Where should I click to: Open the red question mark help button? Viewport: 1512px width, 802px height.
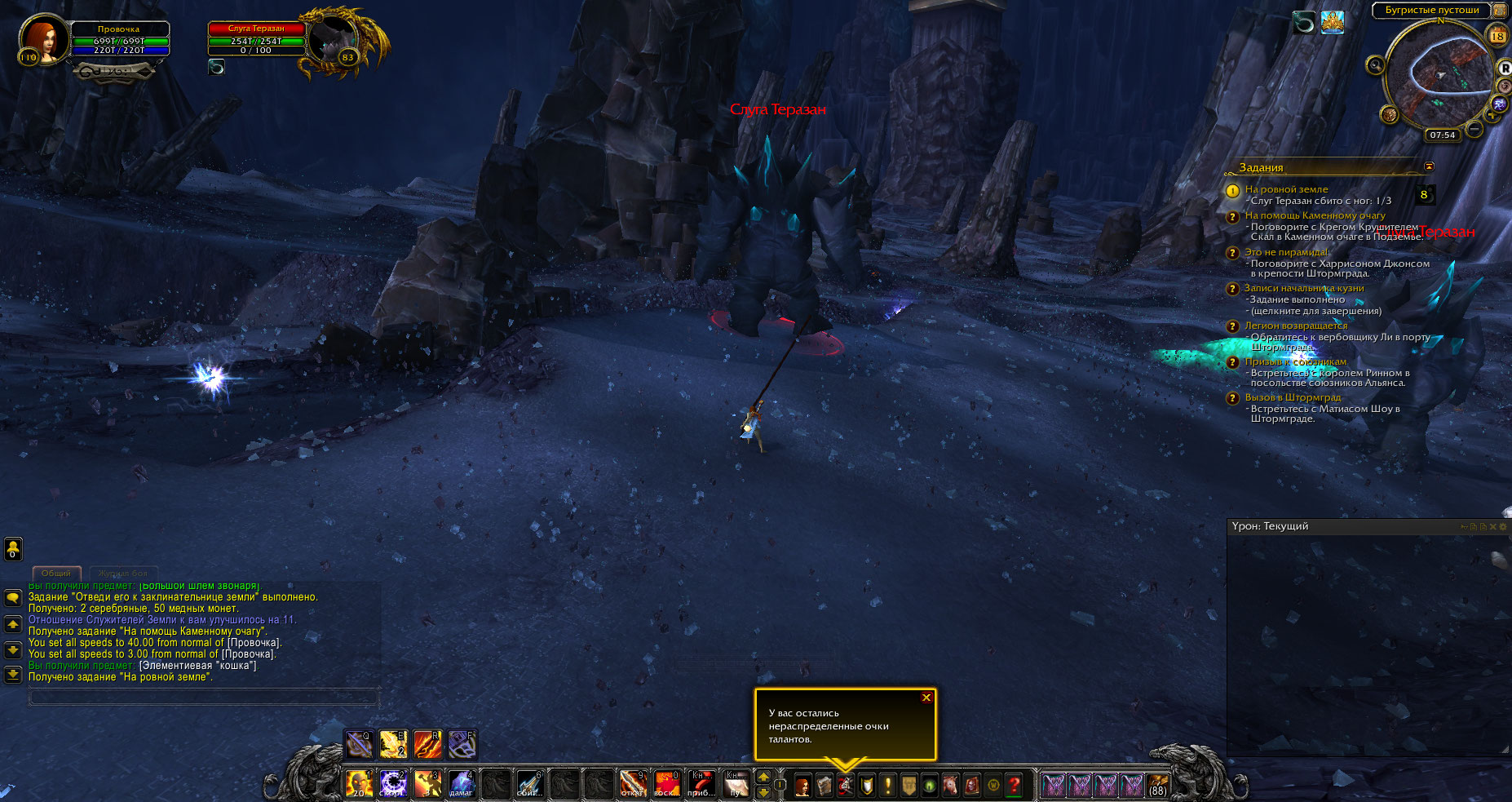[x=1014, y=786]
